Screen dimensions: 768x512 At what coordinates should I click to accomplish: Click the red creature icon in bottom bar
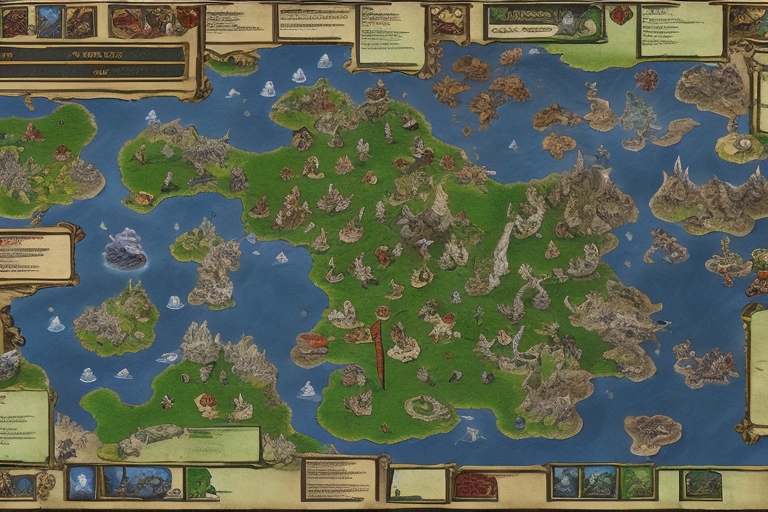[x=475, y=485]
